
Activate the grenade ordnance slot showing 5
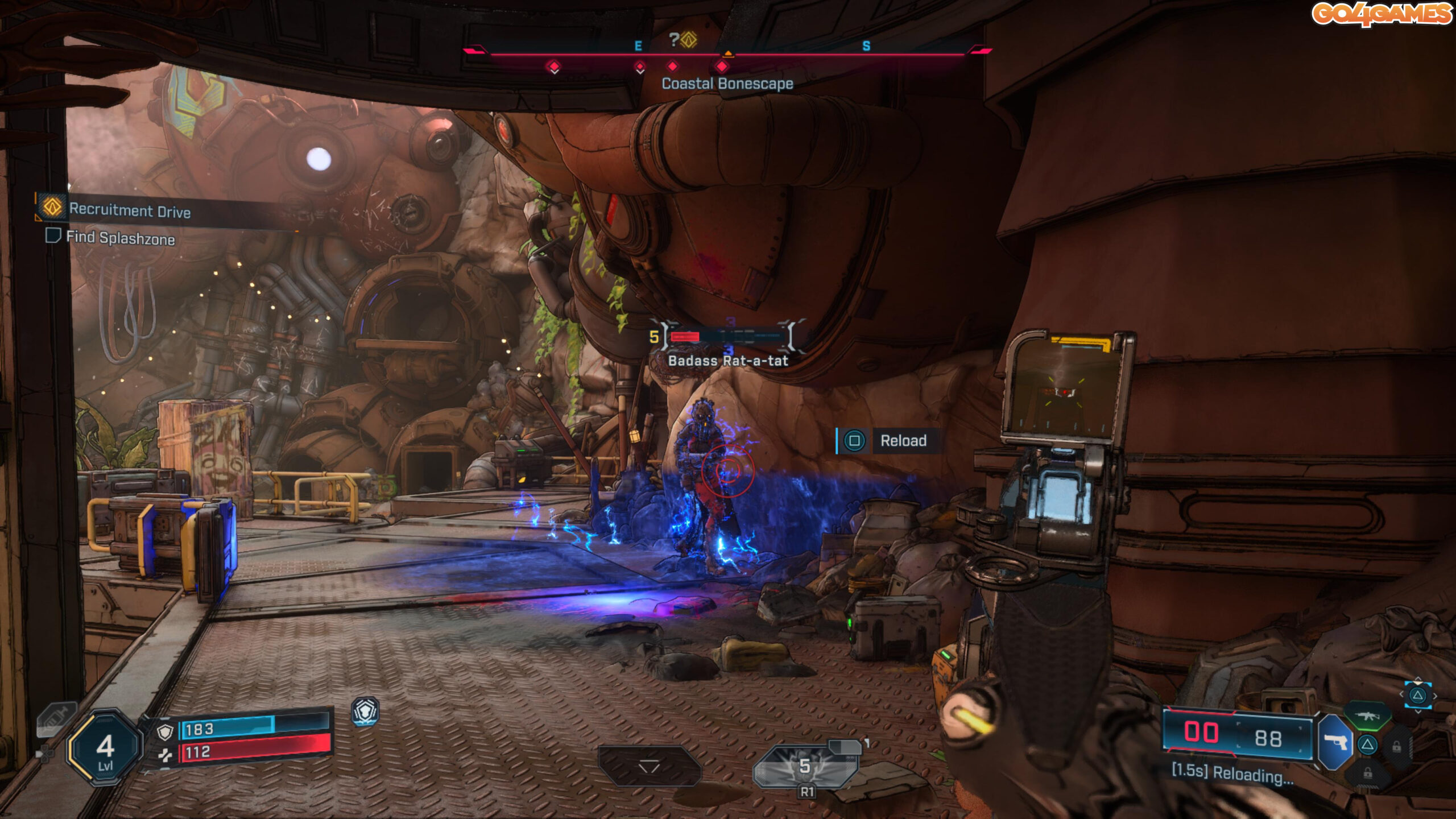coord(805,766)
